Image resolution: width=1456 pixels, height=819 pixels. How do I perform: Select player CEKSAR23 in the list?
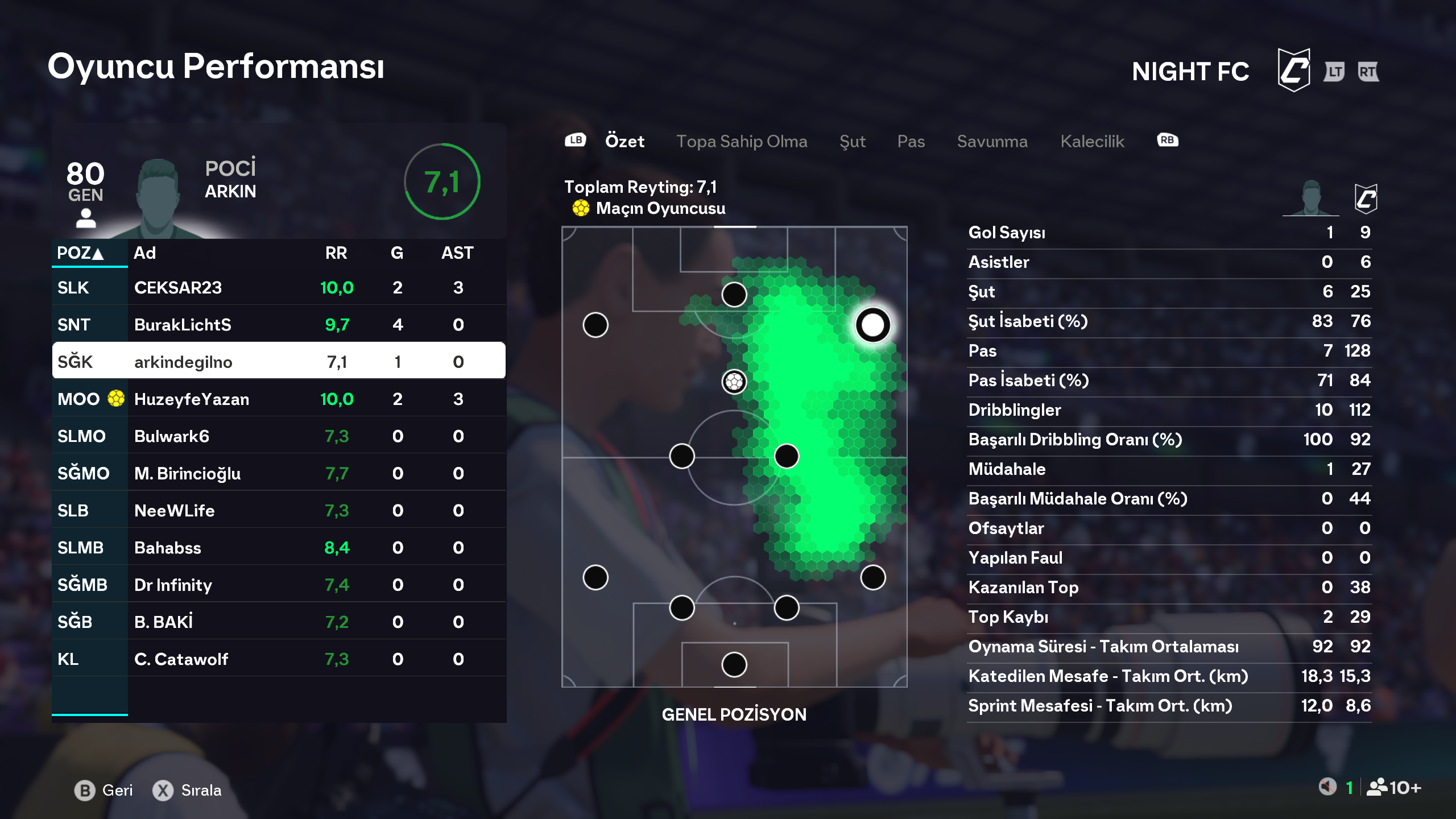click(279, 288)
